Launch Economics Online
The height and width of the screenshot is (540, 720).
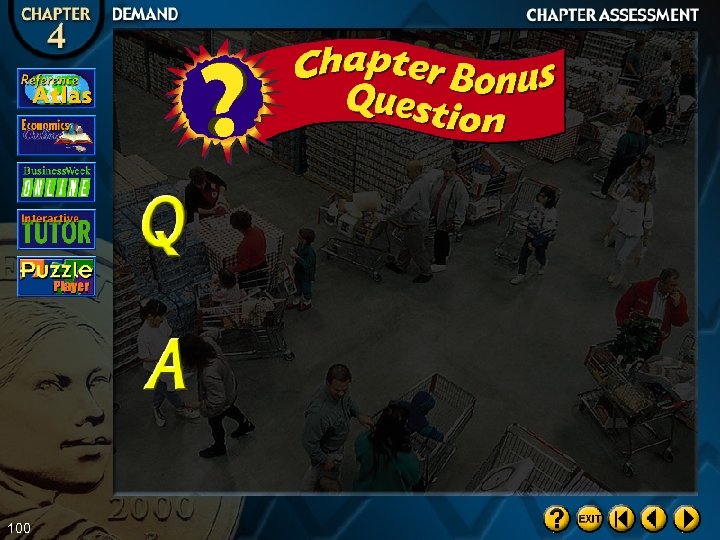coord(56,135)
